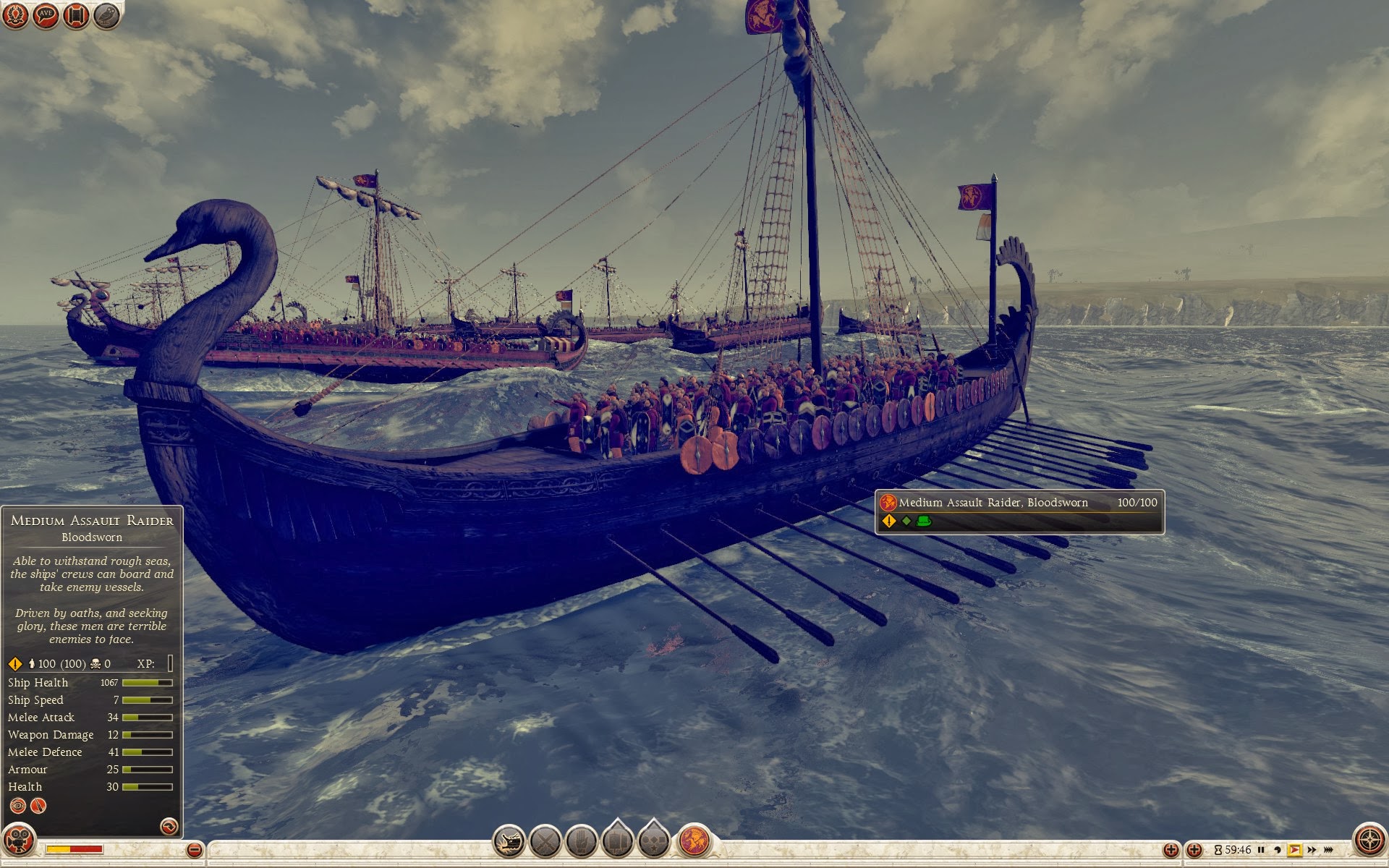Click the curved arrow button on unit panel

(x=169, y=826)
